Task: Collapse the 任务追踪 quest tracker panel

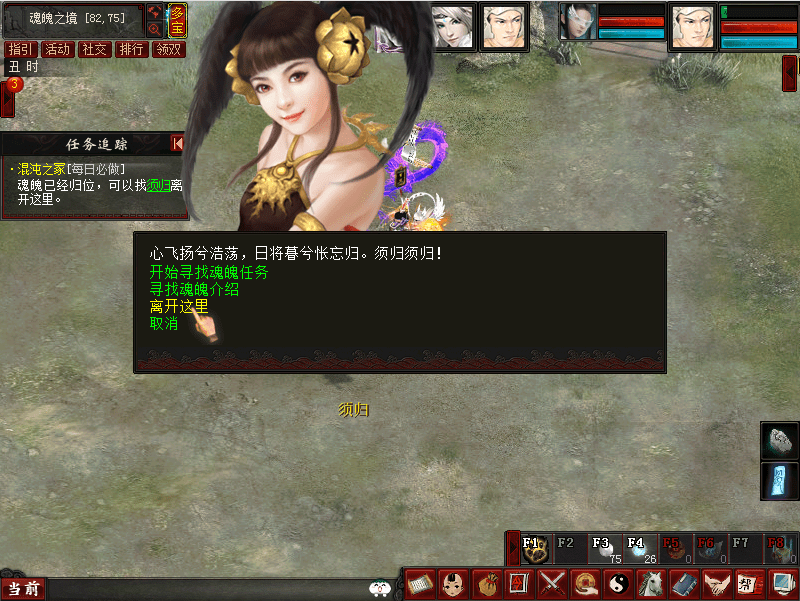Action: 178,144
